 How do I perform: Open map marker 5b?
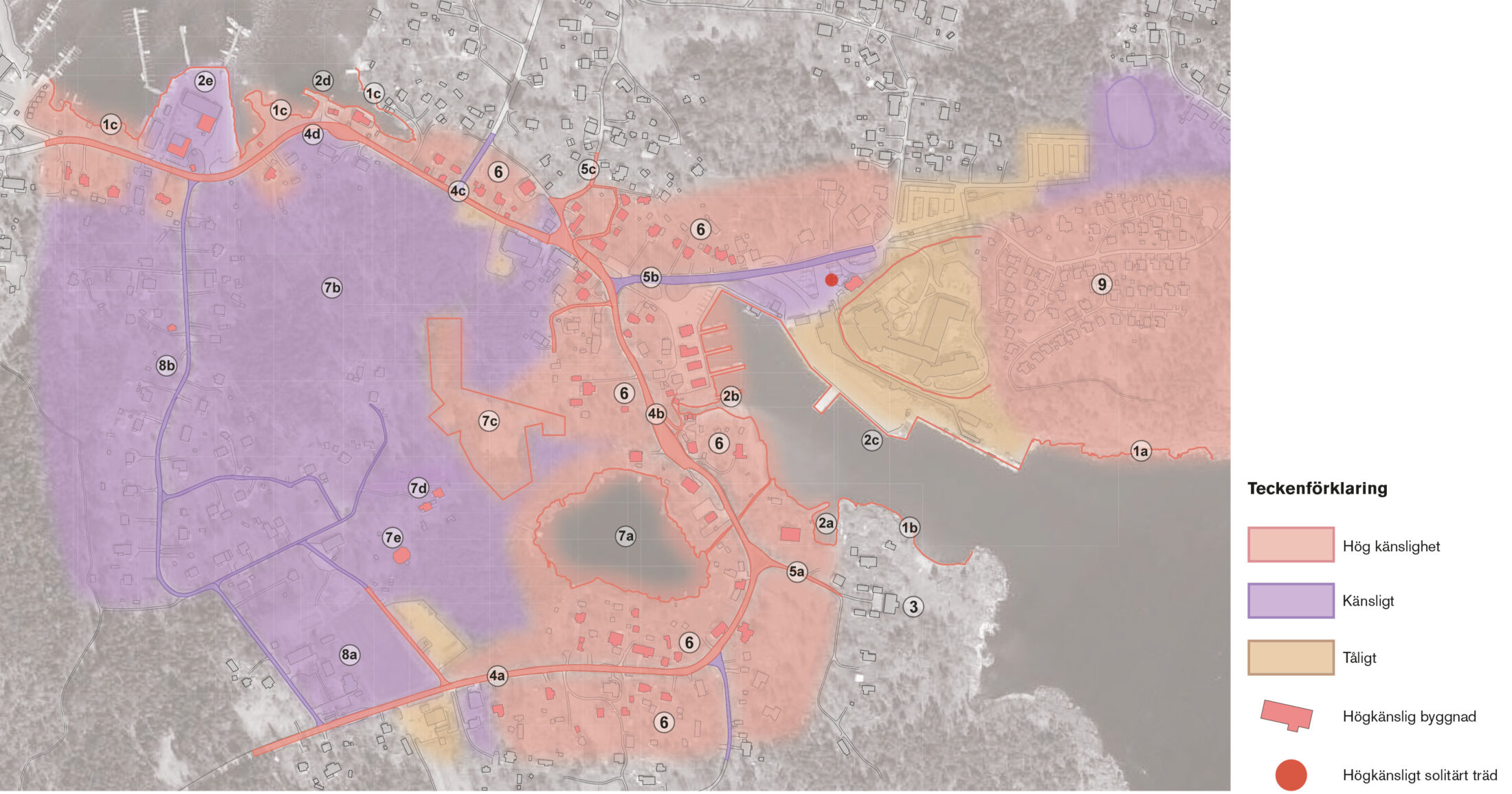[x=650, y=277]
